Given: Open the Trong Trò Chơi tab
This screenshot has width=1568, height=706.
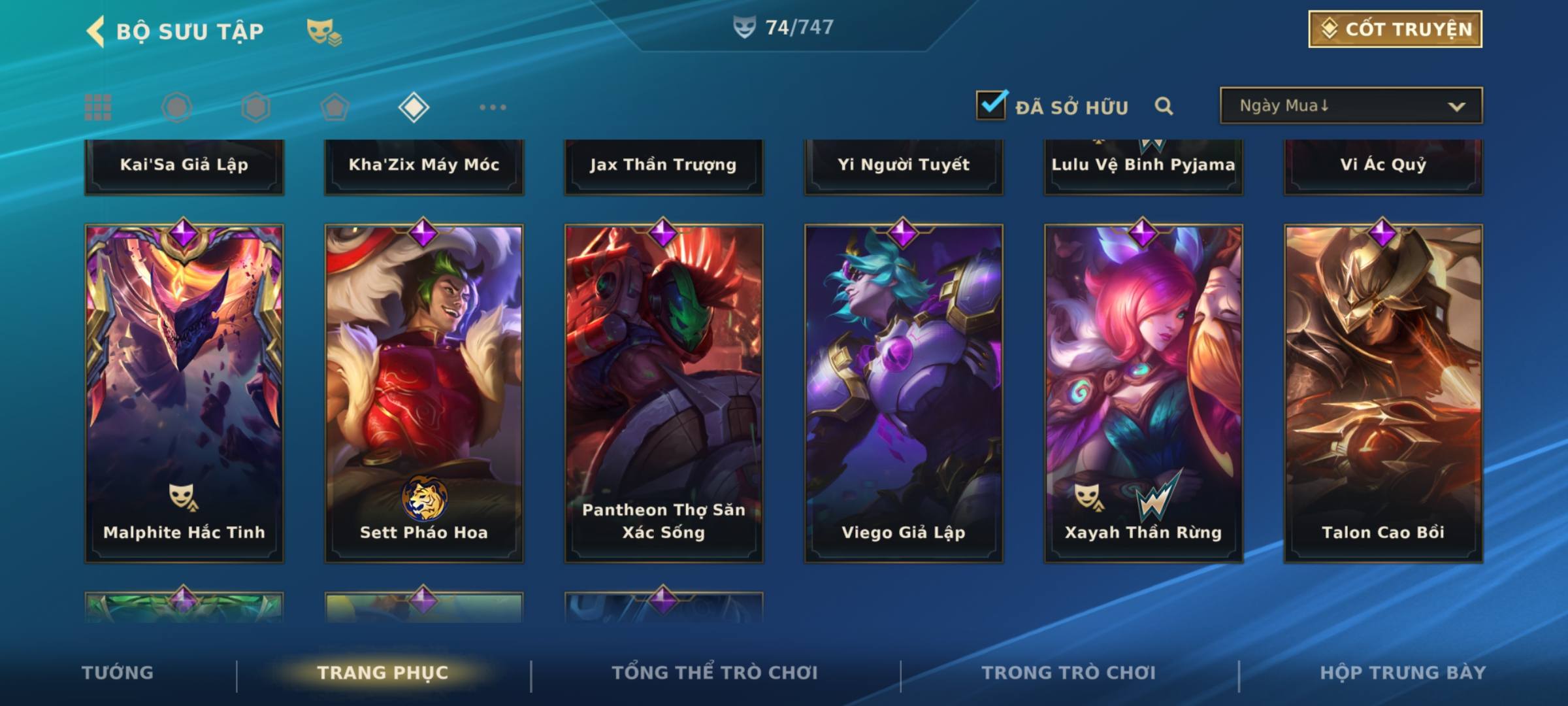Looking at the screenshot, I should point(1069,673).
